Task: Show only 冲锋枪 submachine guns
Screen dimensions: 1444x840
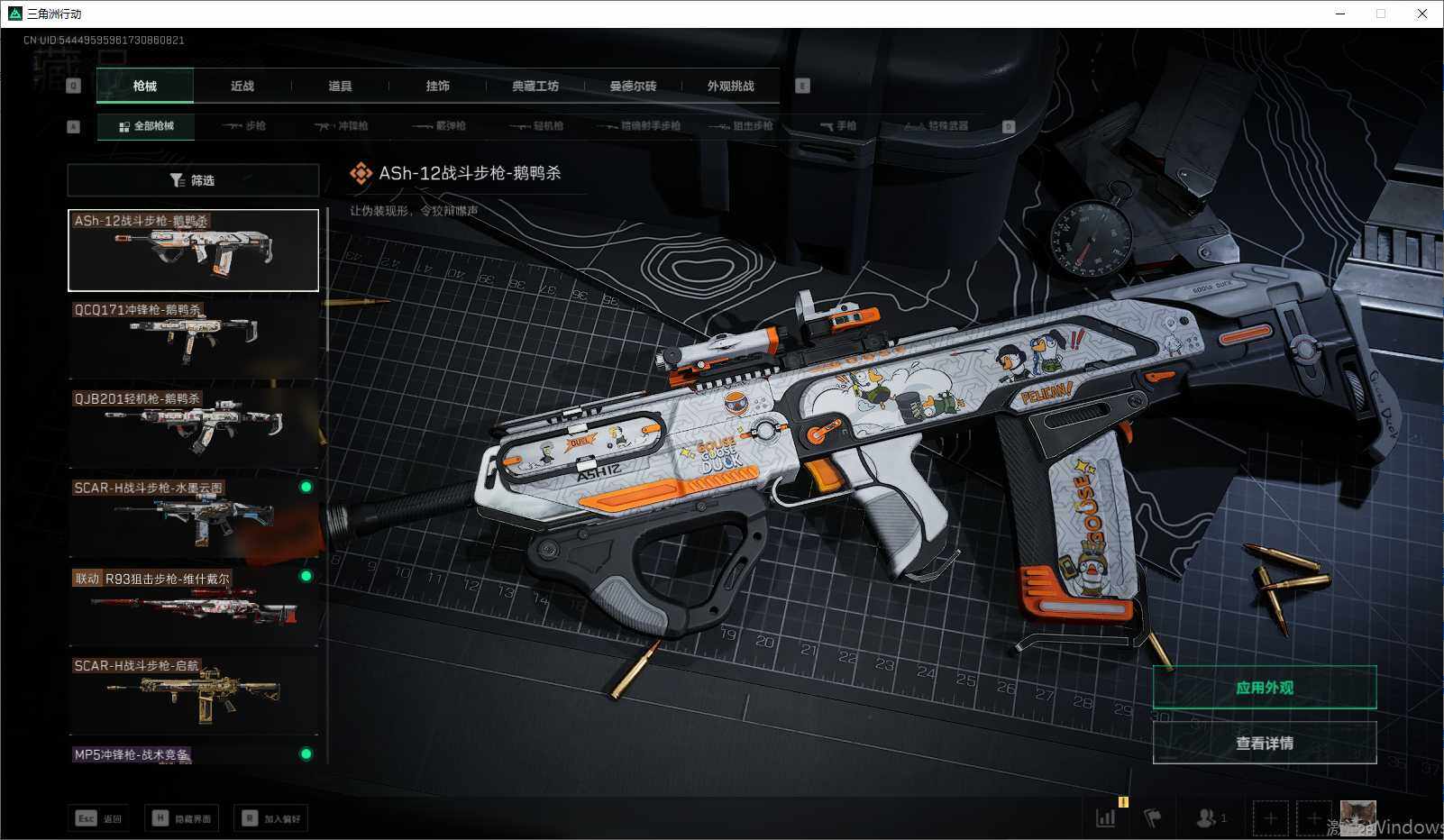Action: pos(342,126)
